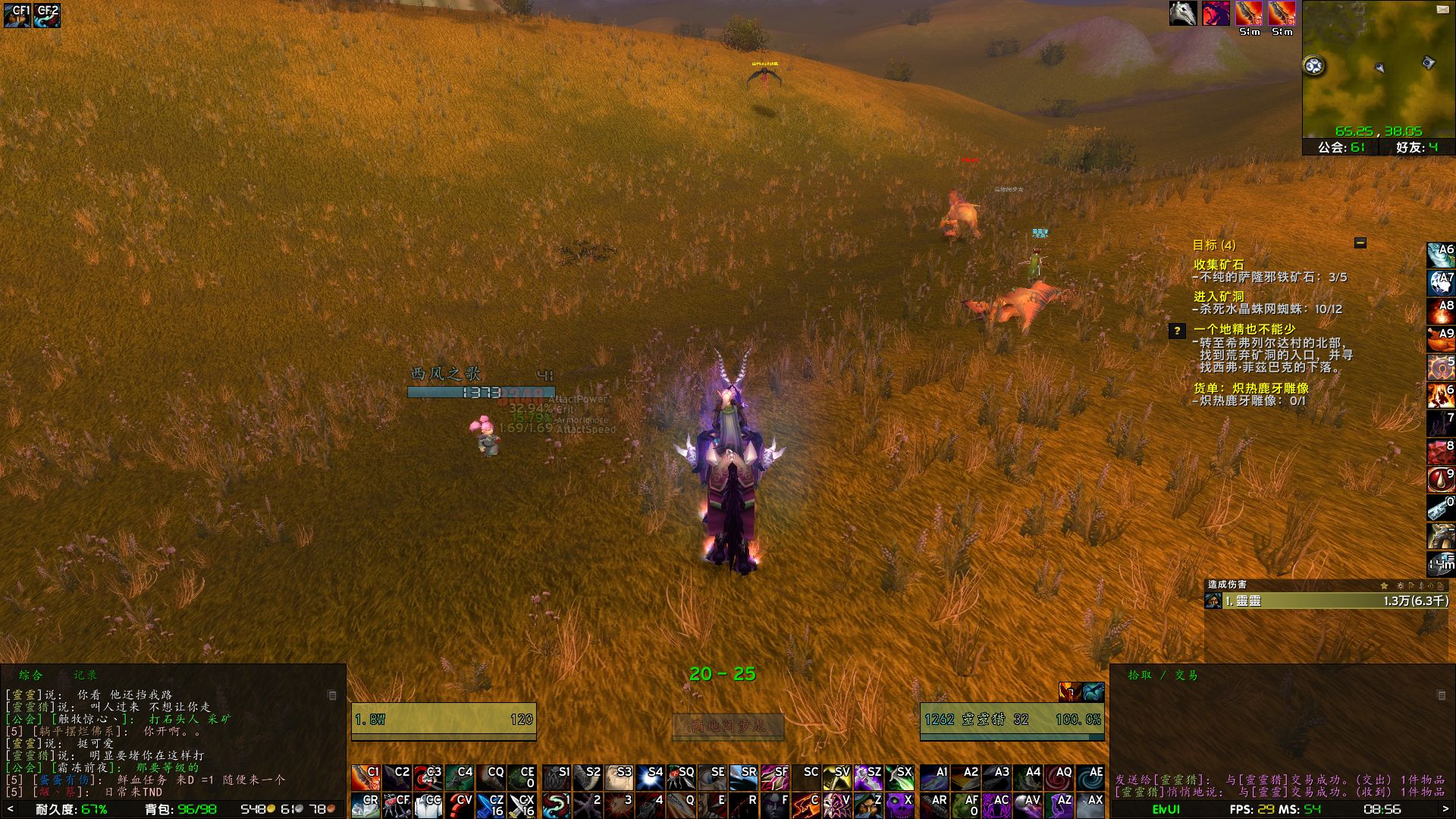1456x819 pixels.
Task: Click the star icon on the 造成伤害 meter header
Action: 1384,585
